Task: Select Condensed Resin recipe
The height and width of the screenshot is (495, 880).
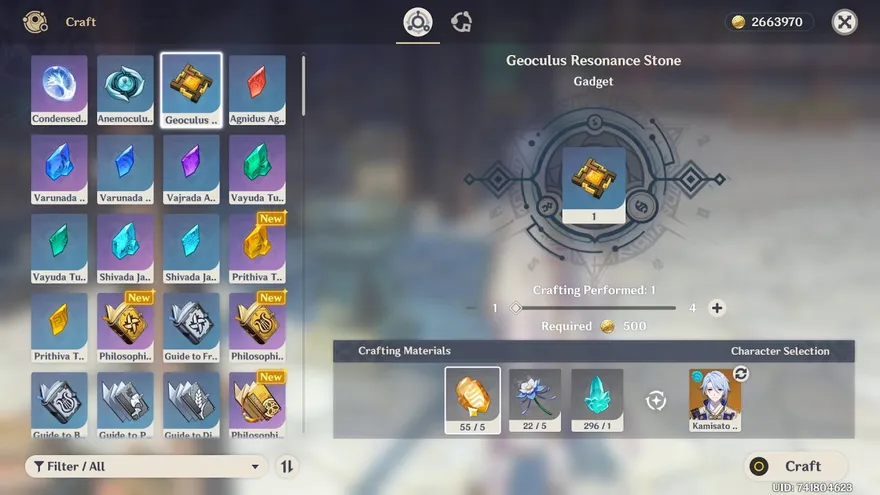Action: click(59, 90)
